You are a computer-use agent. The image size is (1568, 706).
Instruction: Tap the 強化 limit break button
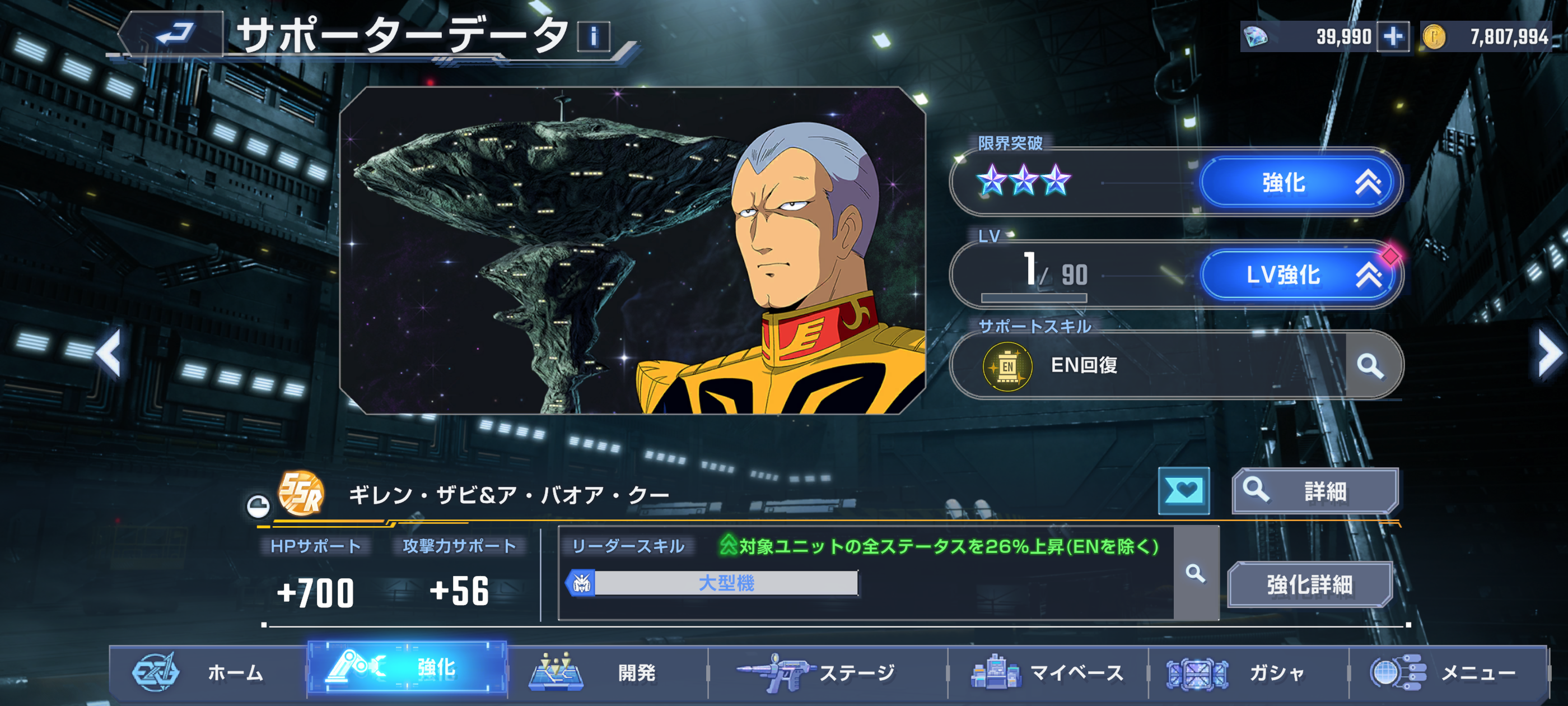pos(1299,182)
